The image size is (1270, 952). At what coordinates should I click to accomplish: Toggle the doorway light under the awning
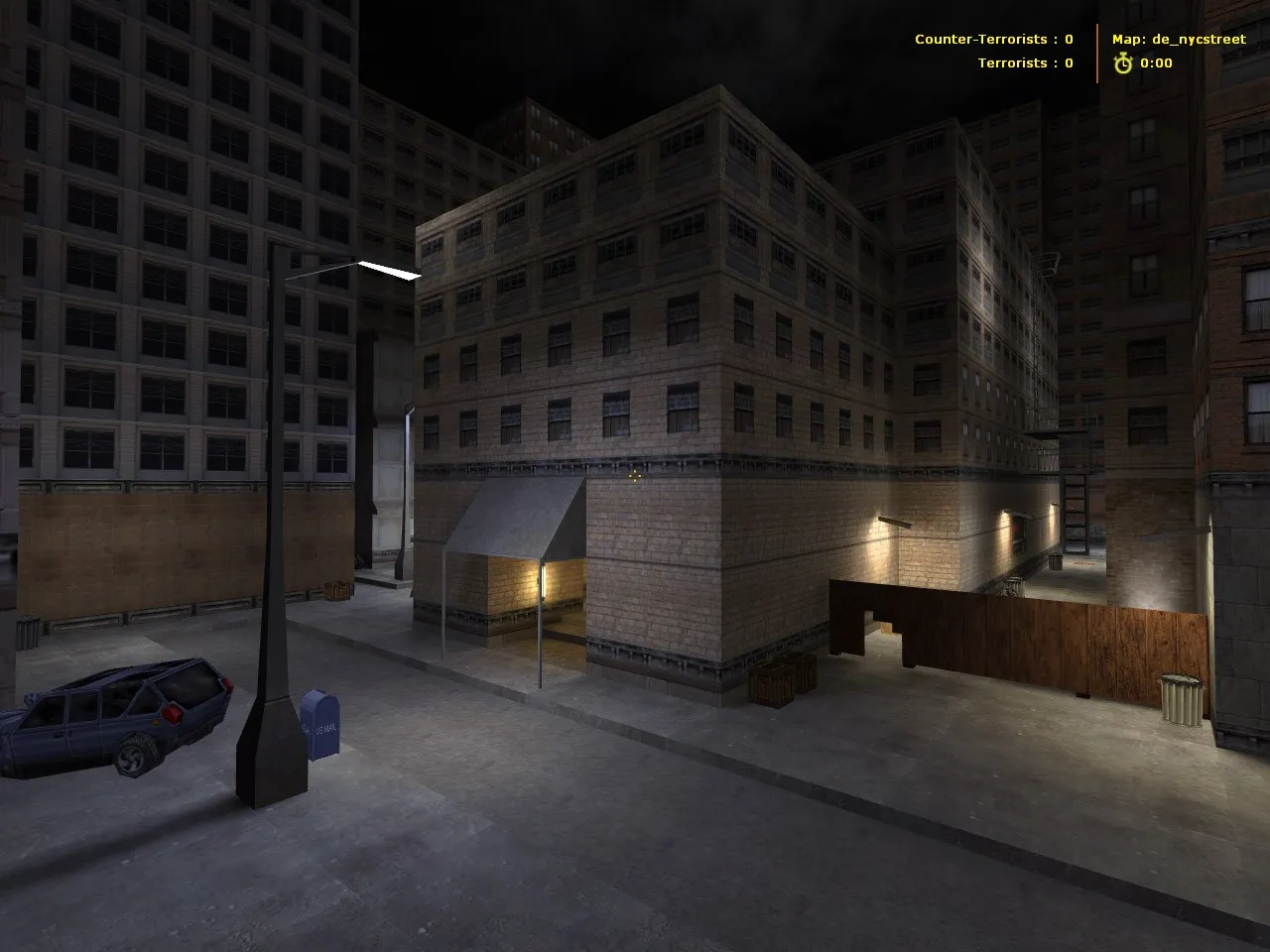[x=543, y=580]
